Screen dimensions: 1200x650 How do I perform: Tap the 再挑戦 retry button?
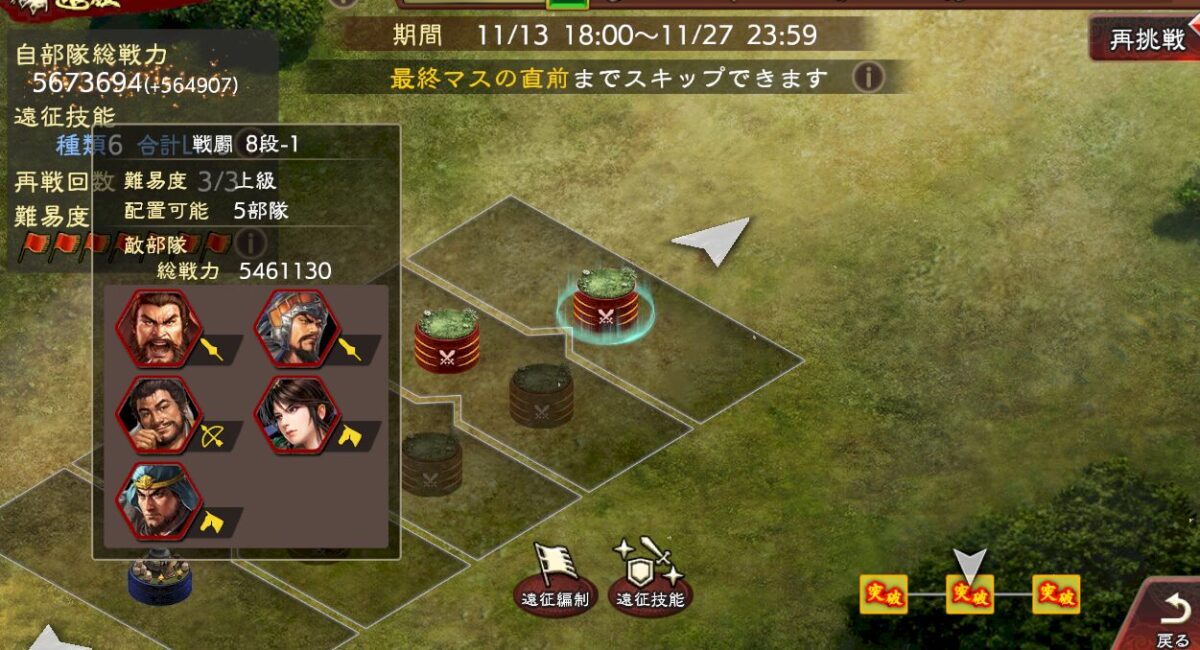pos(1146,40)
